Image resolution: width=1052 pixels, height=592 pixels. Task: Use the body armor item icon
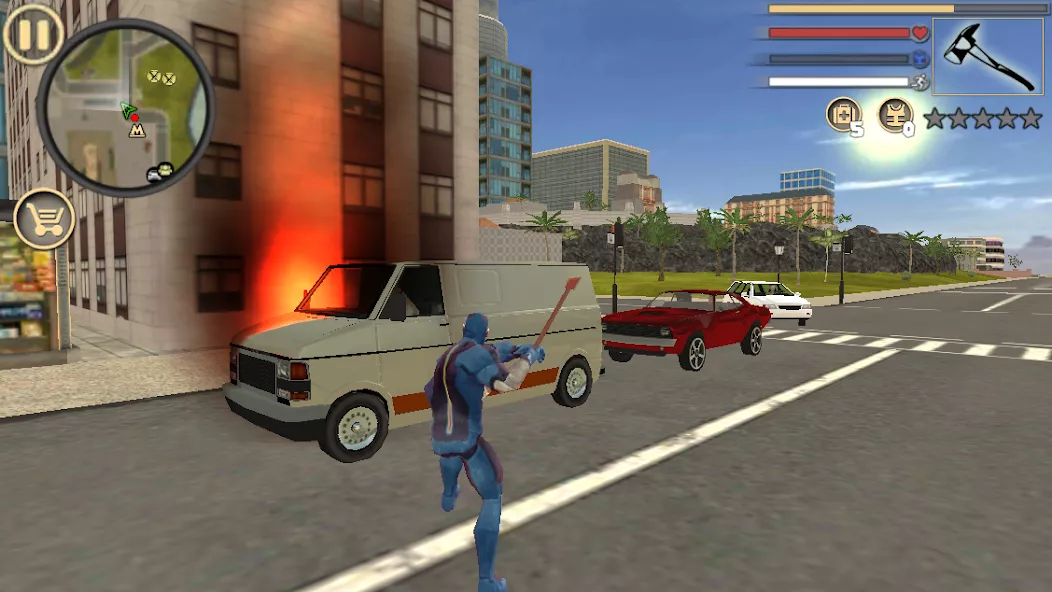895,115
